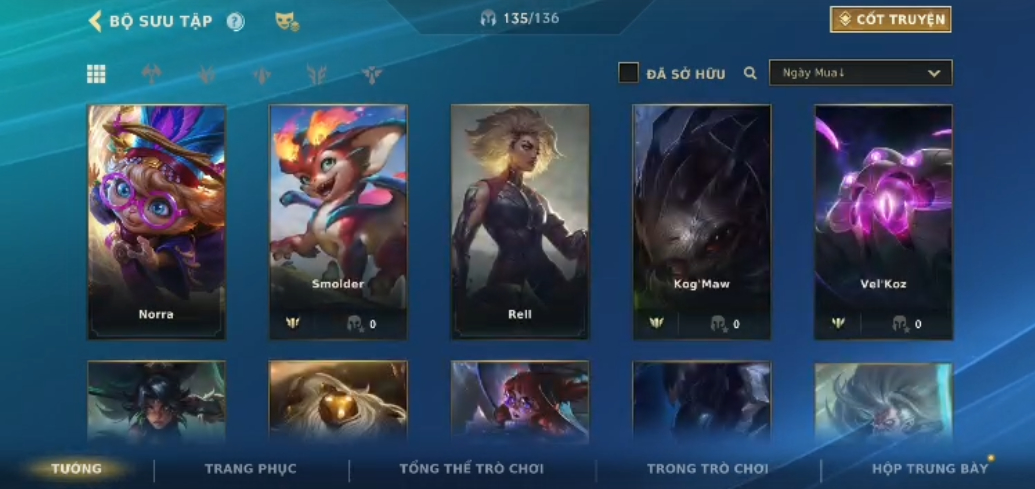Open the question mark help icon
1035x489 pixels.
235,22
